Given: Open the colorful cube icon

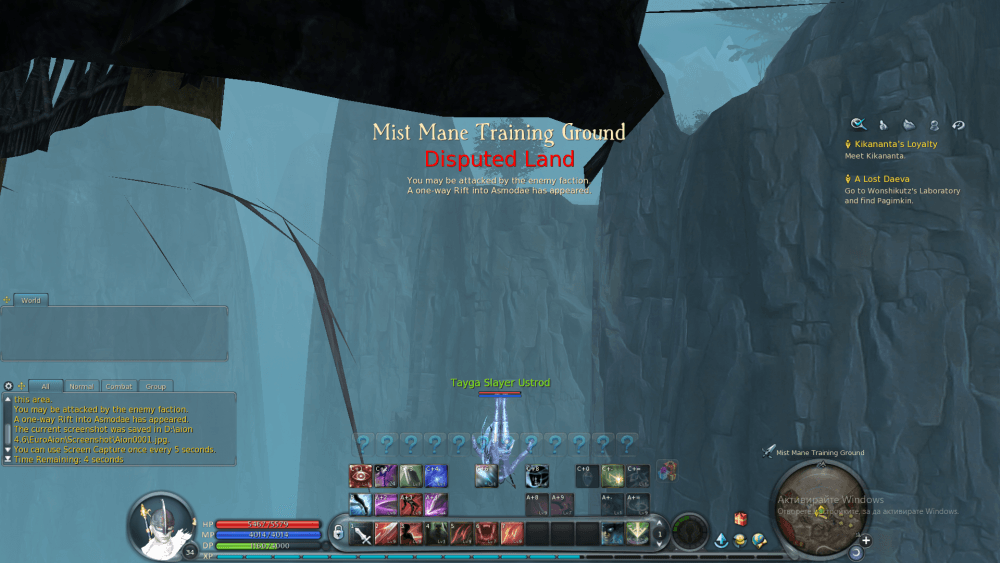Looking at the screenshot, I should click(668, 469).
